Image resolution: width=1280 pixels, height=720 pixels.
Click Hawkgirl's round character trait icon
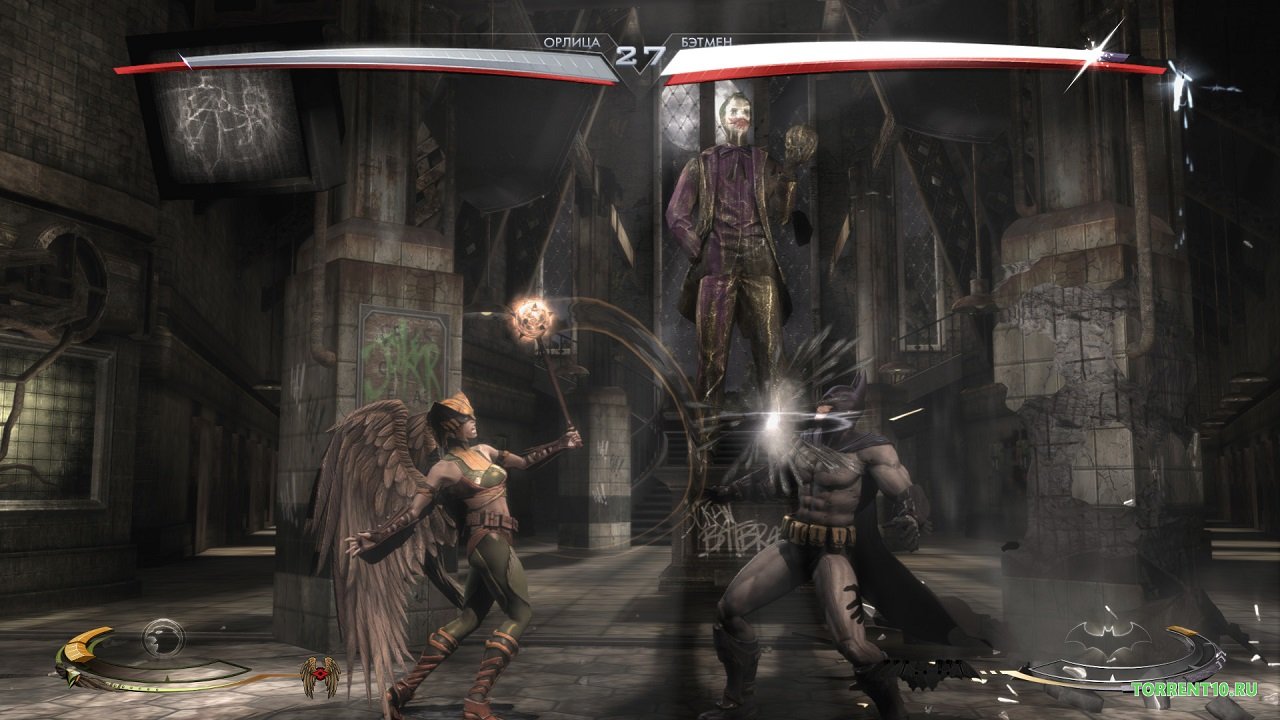[161, 636]
